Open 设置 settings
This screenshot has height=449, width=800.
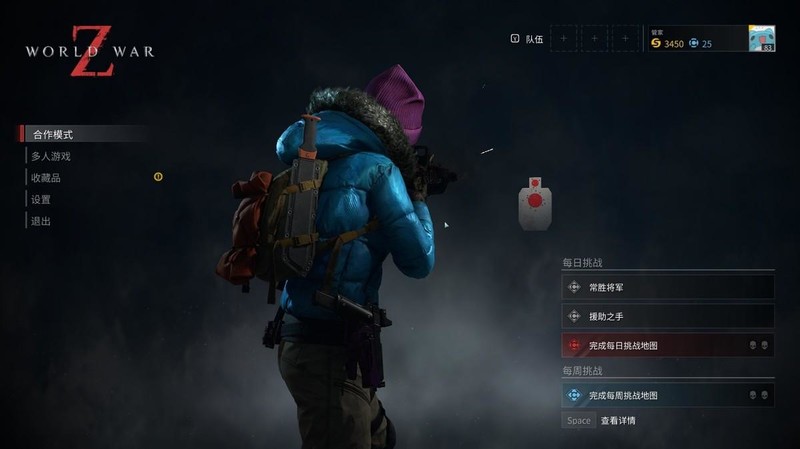point(41,200)
